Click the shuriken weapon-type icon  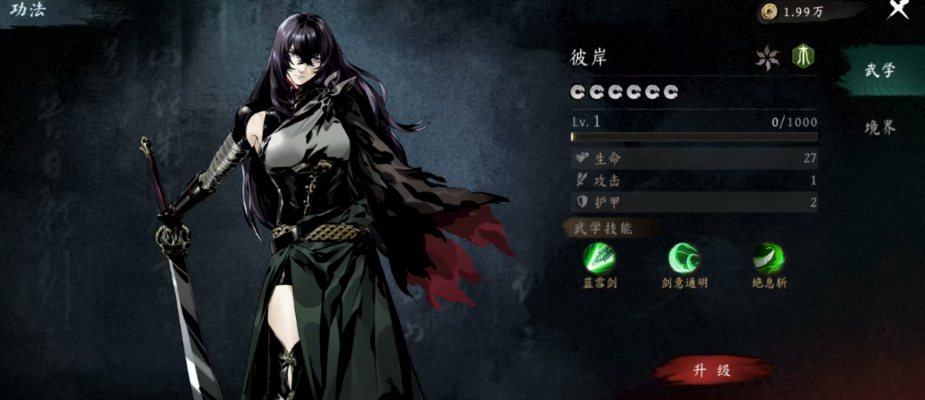tap(768, 57)
